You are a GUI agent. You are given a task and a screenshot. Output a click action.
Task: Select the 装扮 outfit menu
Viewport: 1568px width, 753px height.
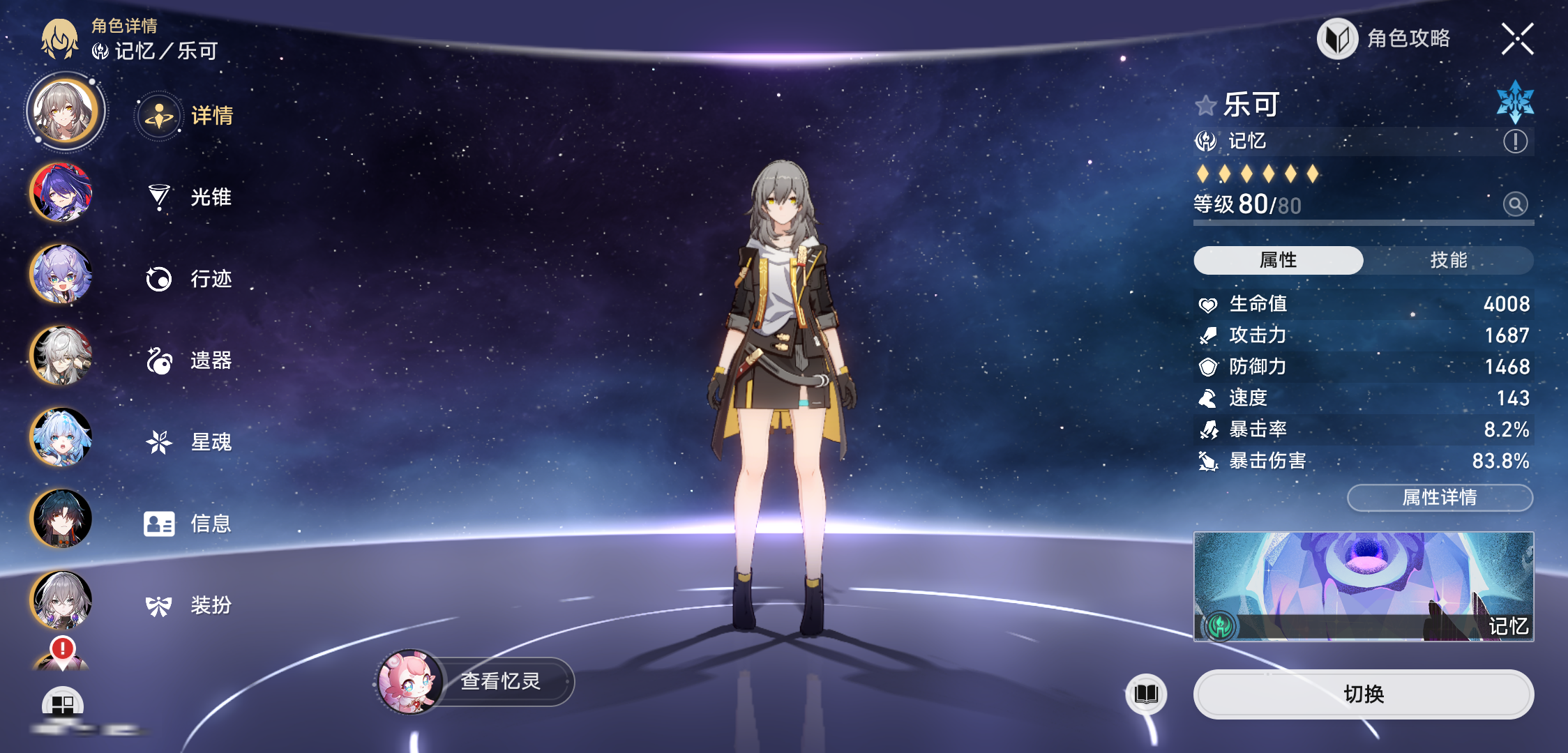[x=189, y=605]
